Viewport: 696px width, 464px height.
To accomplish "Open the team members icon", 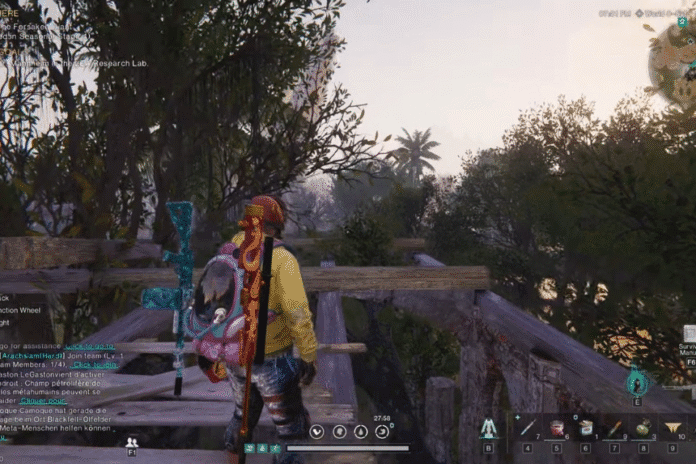I will point(131,442).
